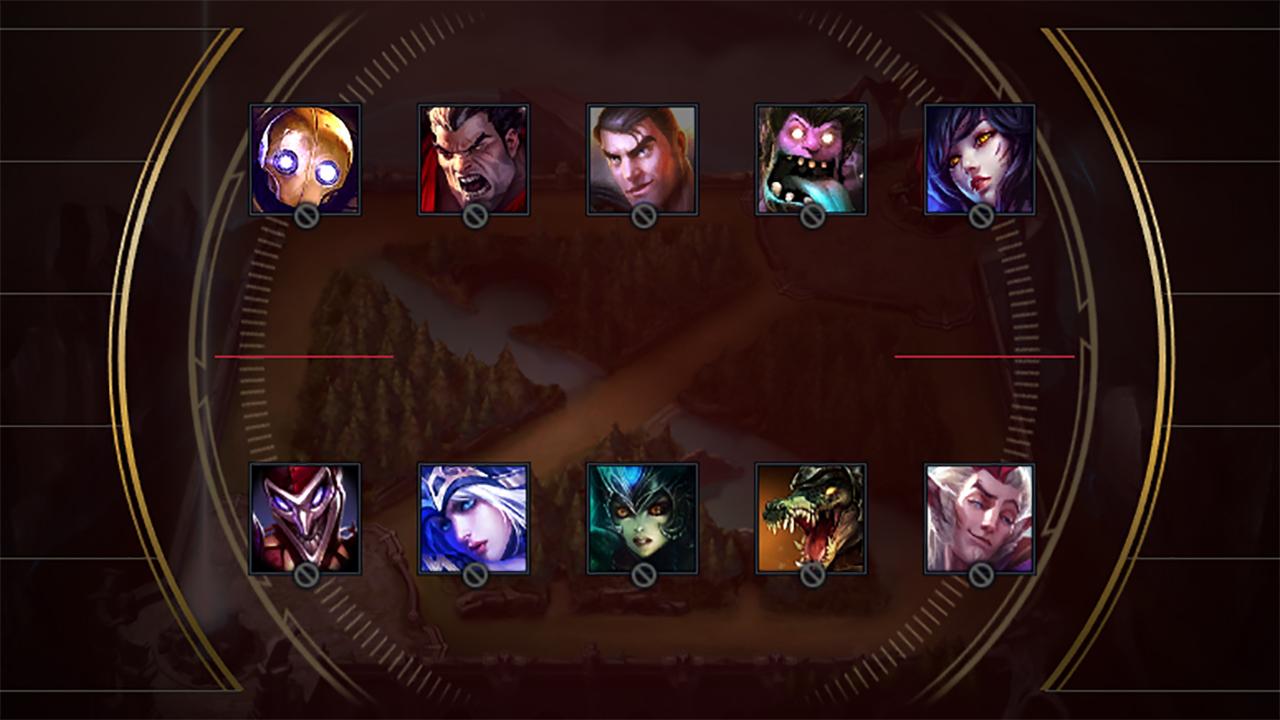Select the Blitzcrank champion portrait
The image size is (1280, 720).
(x=303, y=160)
